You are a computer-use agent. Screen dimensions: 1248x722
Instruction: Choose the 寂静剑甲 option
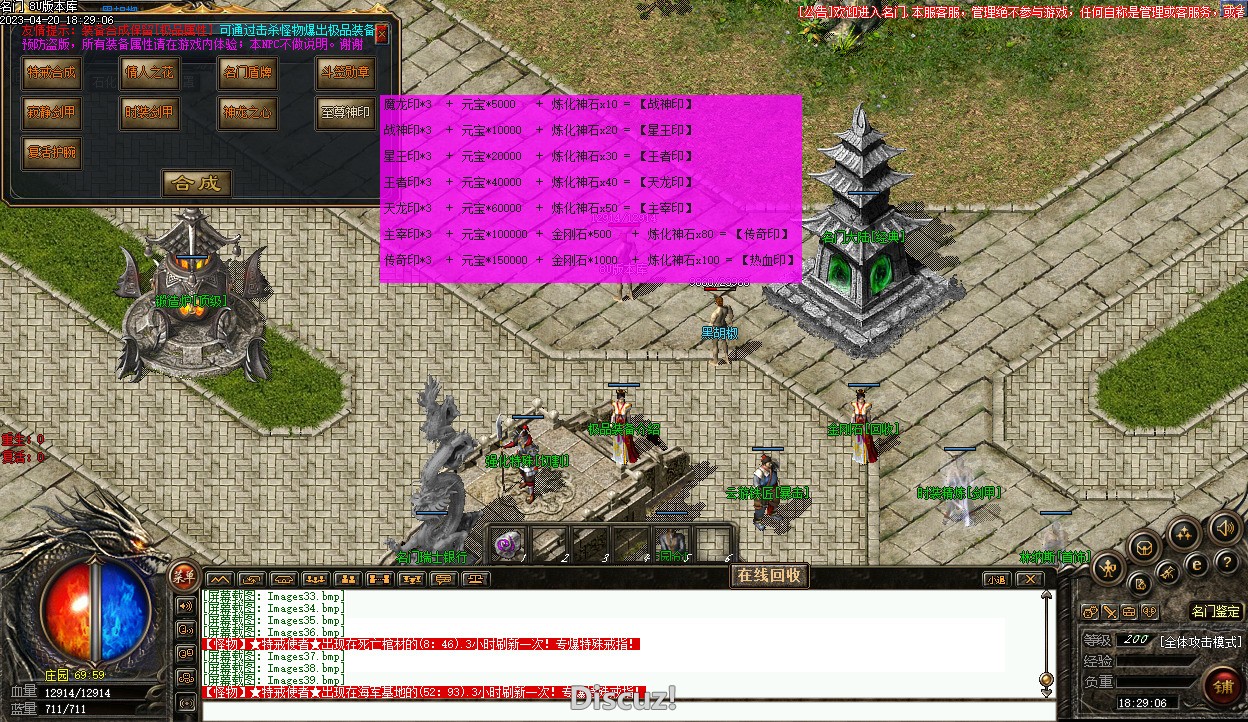51,112
